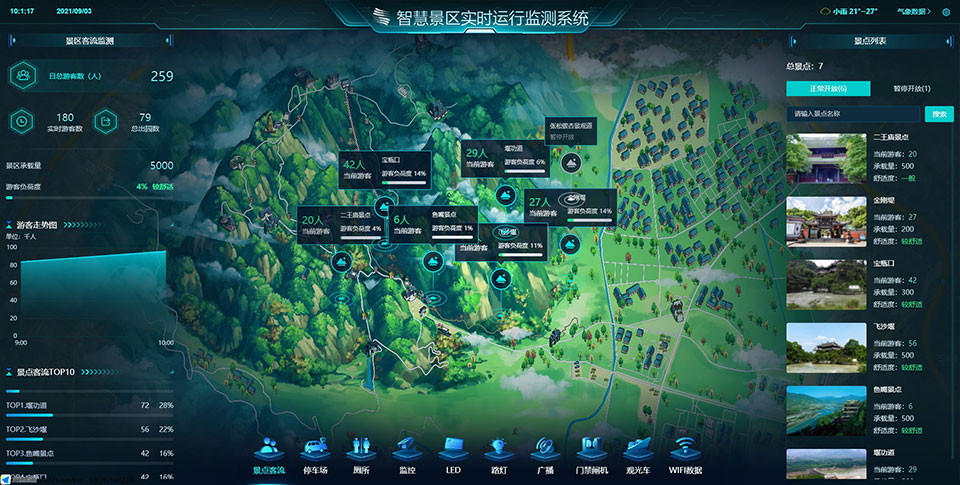Image resolution: width=960 pixels, height=485 pixels.
Task: Show the 路灯 street lamp layer
Action: click(x=499, y=454)
